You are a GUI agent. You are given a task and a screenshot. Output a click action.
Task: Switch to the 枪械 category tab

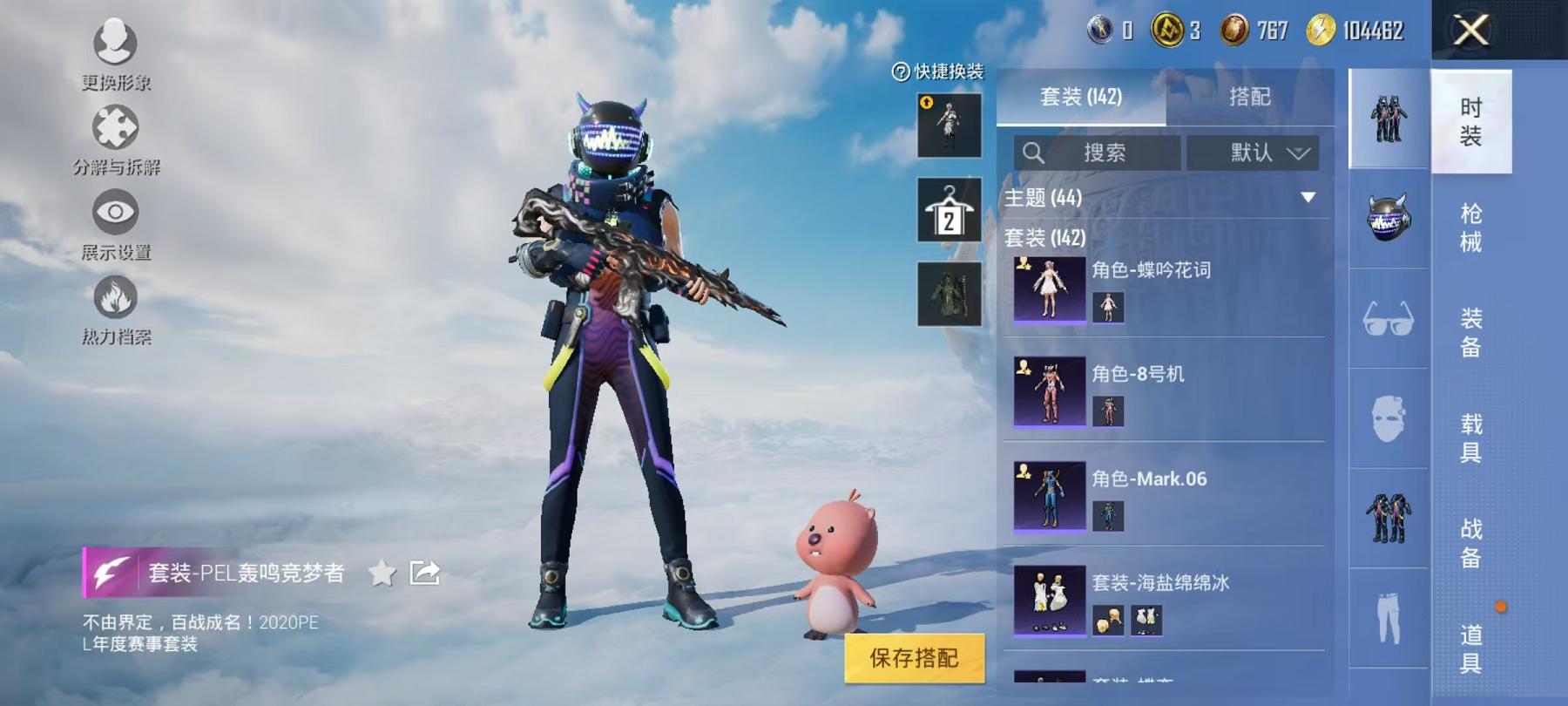tap(1471, 225)
